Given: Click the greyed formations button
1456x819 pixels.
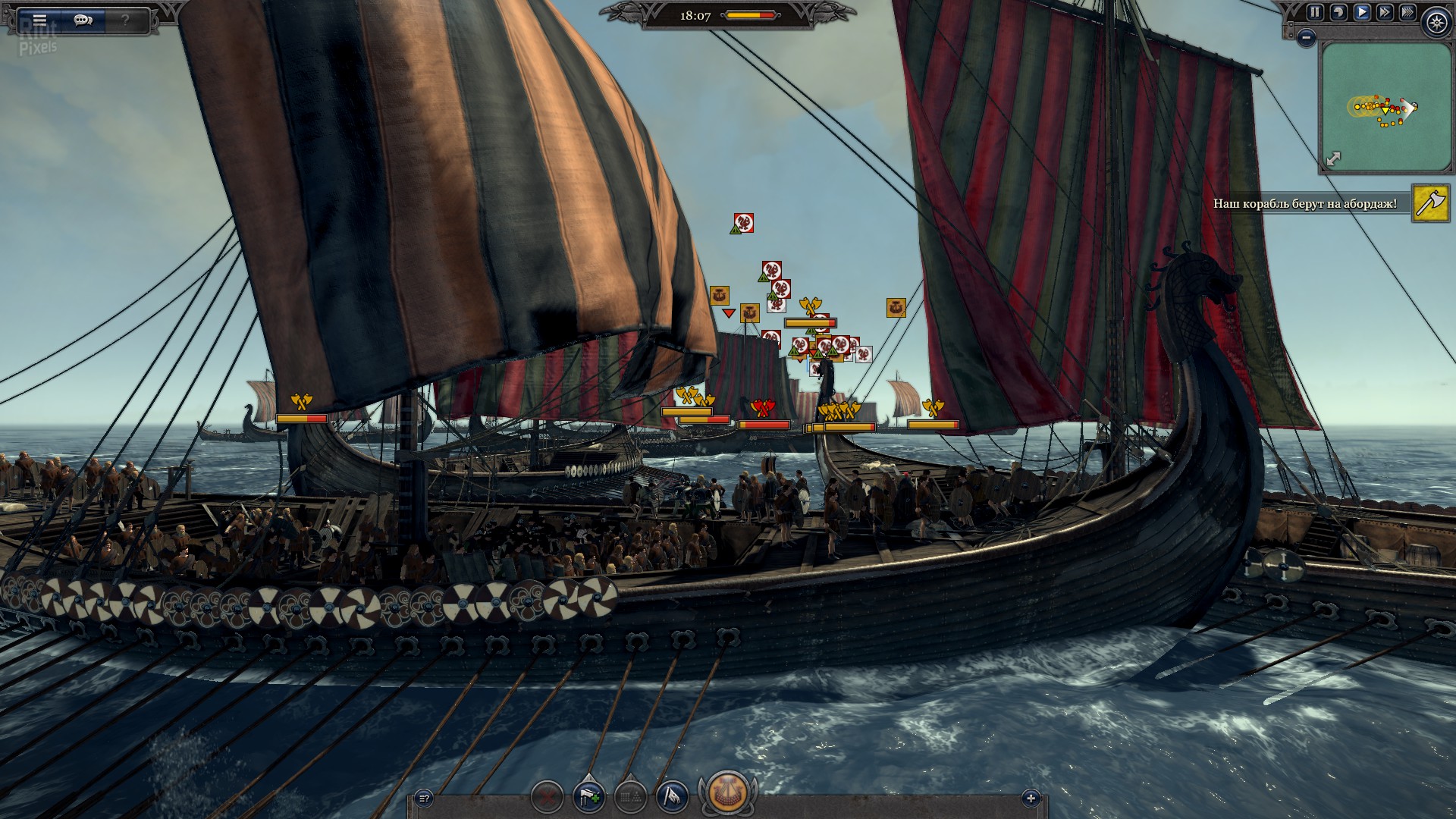Looking at the screenshot, I should tap(630, 796).
